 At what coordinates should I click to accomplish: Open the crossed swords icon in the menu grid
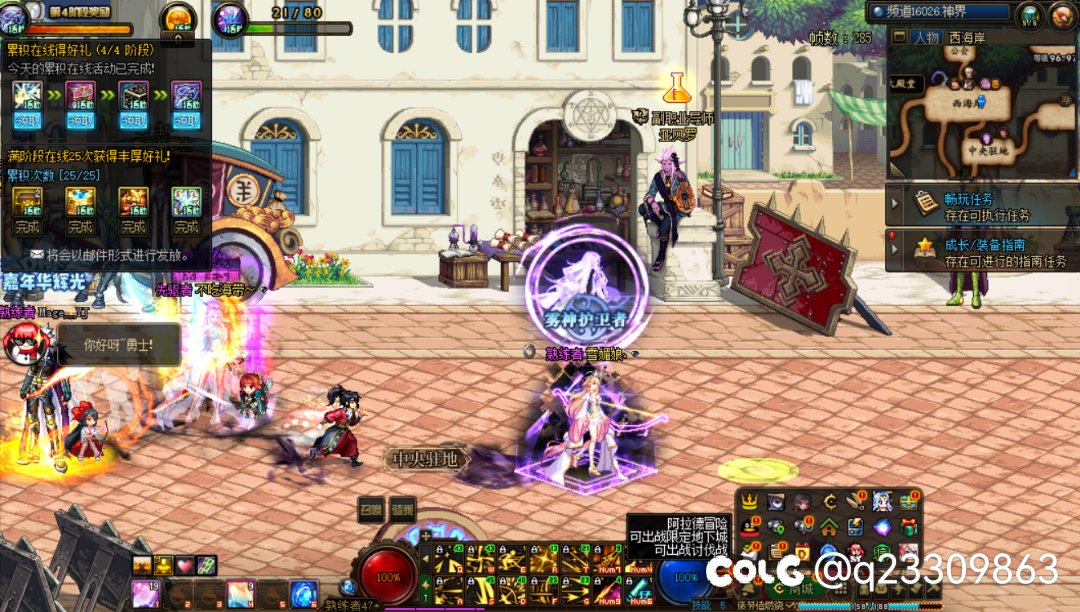[x=855, y=502]
